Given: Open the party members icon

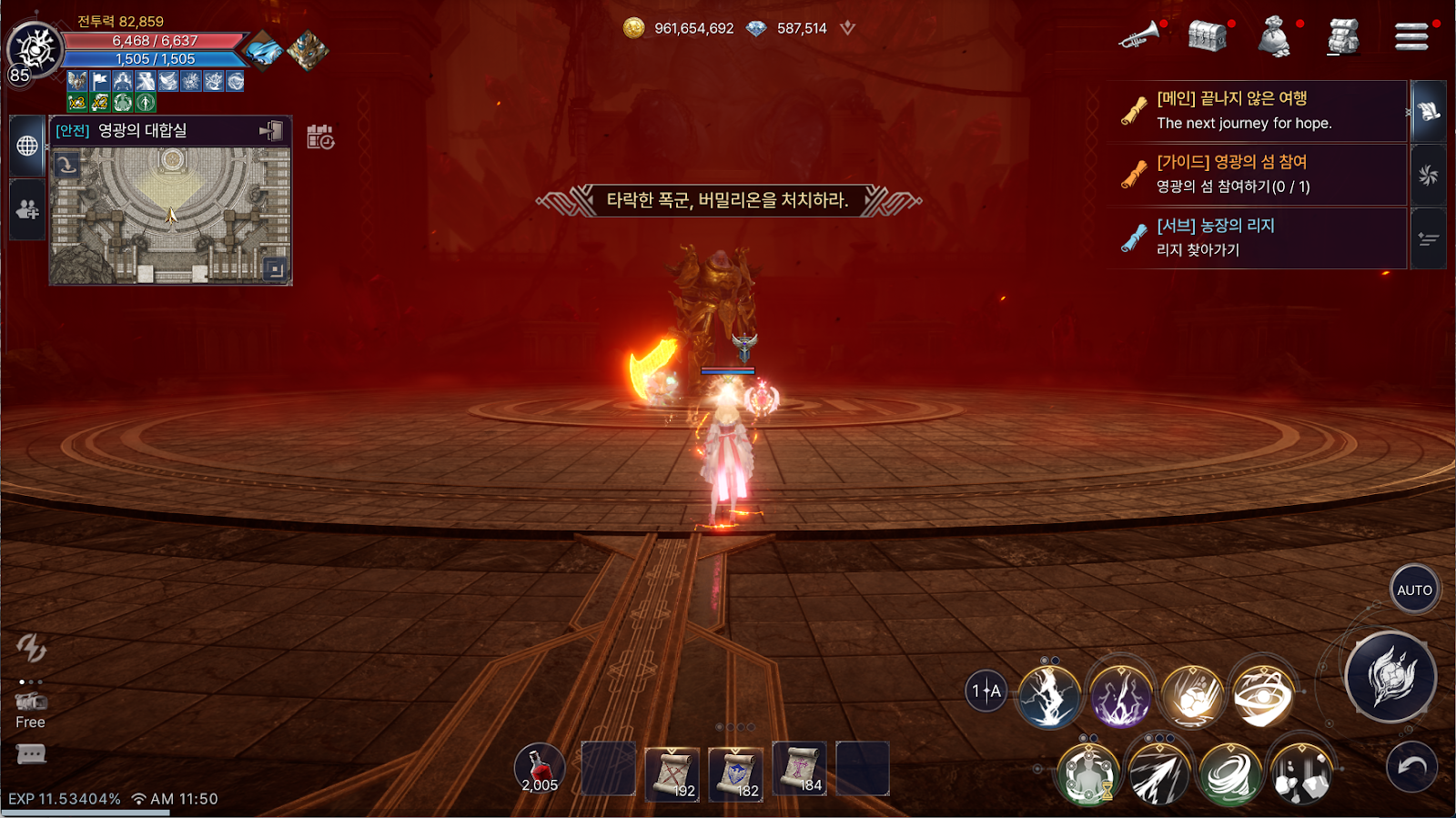Looking at the screenshot, I should click(x=27, y=209).
